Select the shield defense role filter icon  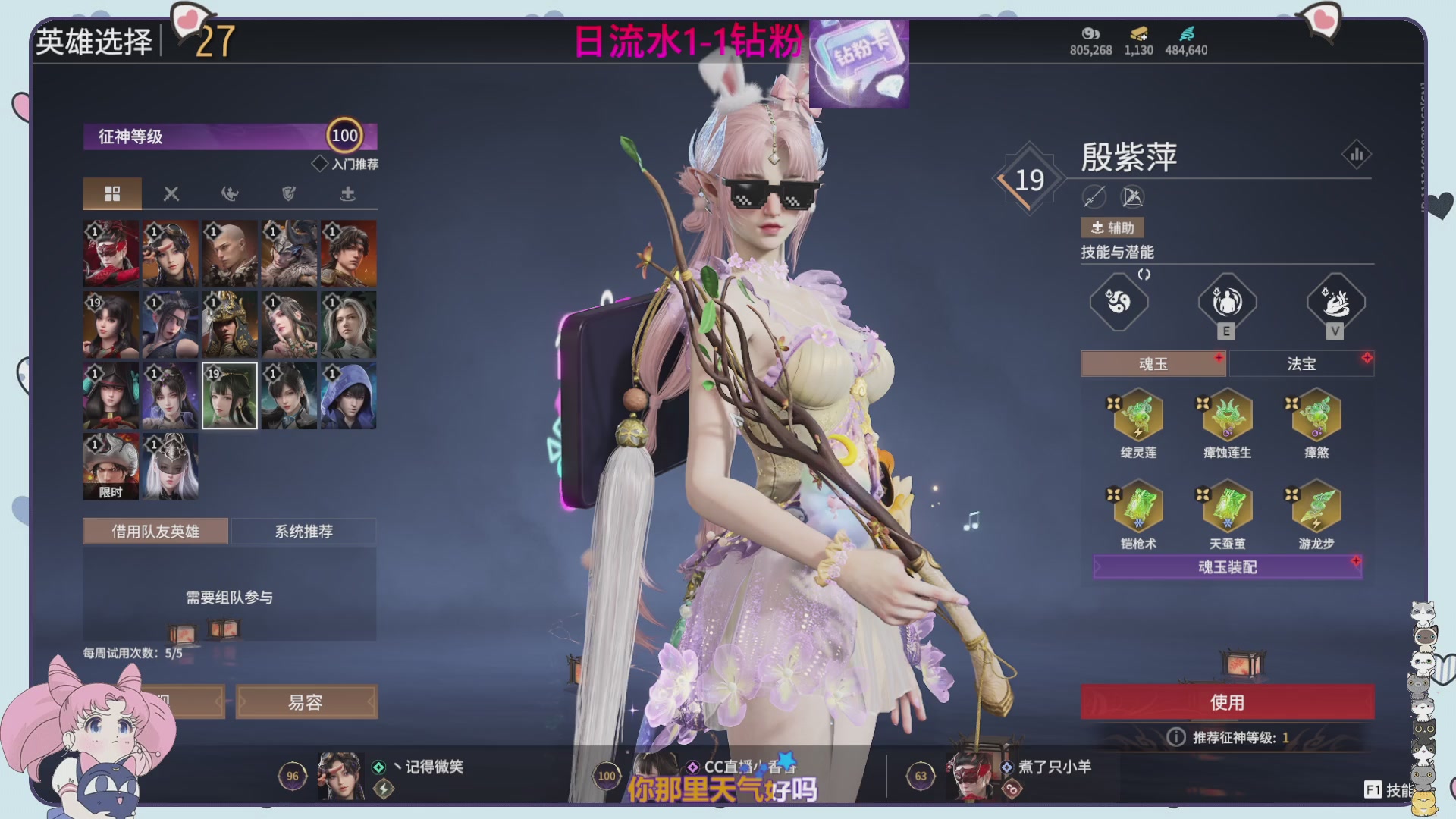[287, 193]
